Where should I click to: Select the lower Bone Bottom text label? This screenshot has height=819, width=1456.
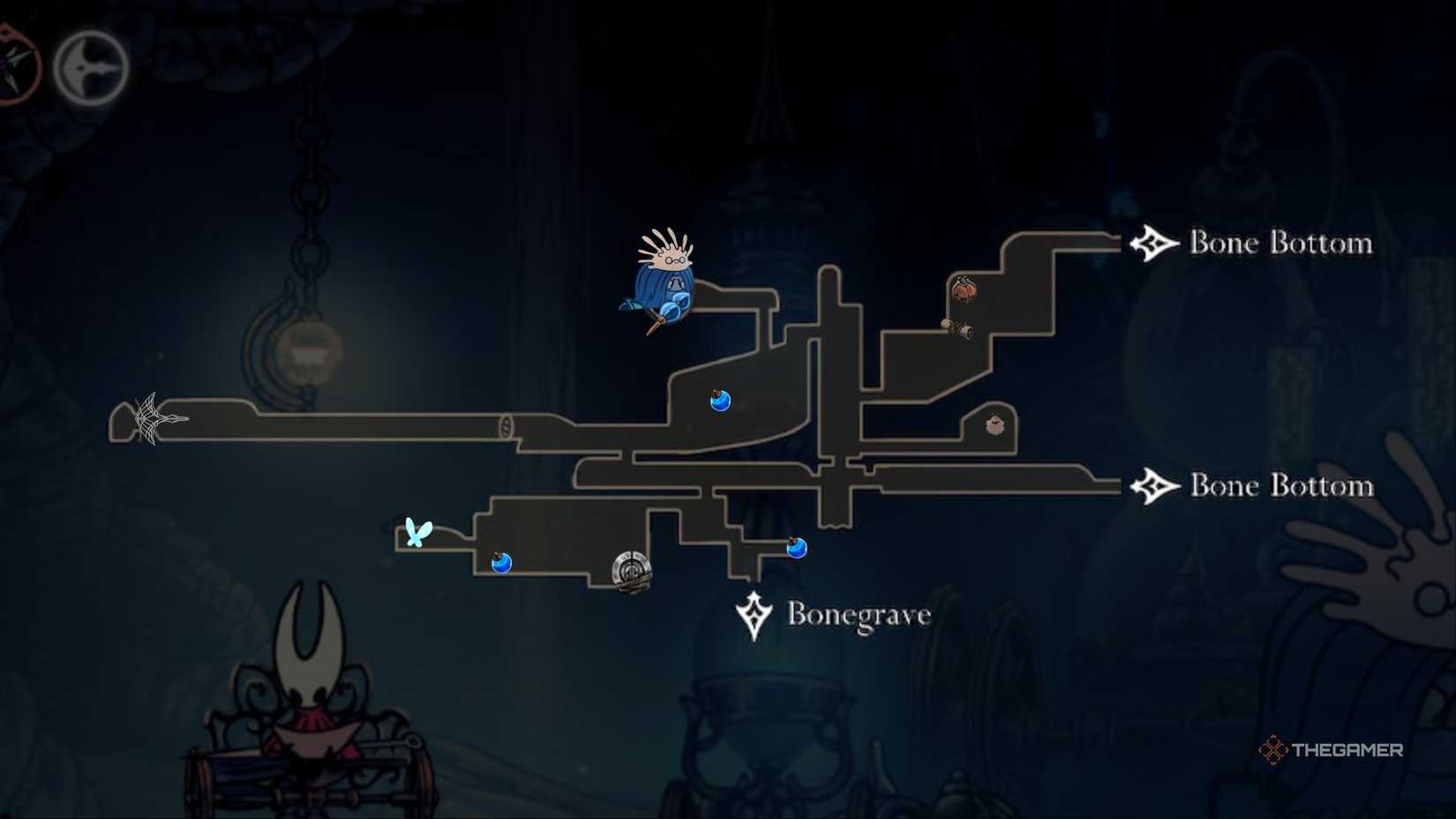tap(1280, 485)
